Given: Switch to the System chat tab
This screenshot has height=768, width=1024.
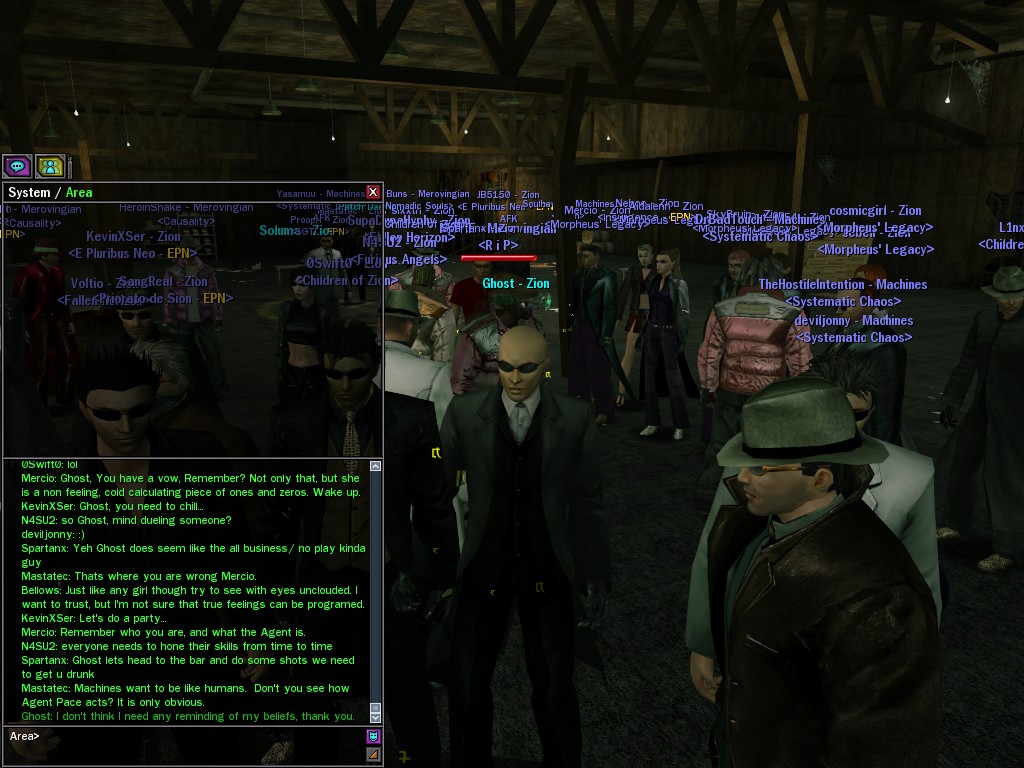Looking at the screenshot, I should [x=28, y=193].
